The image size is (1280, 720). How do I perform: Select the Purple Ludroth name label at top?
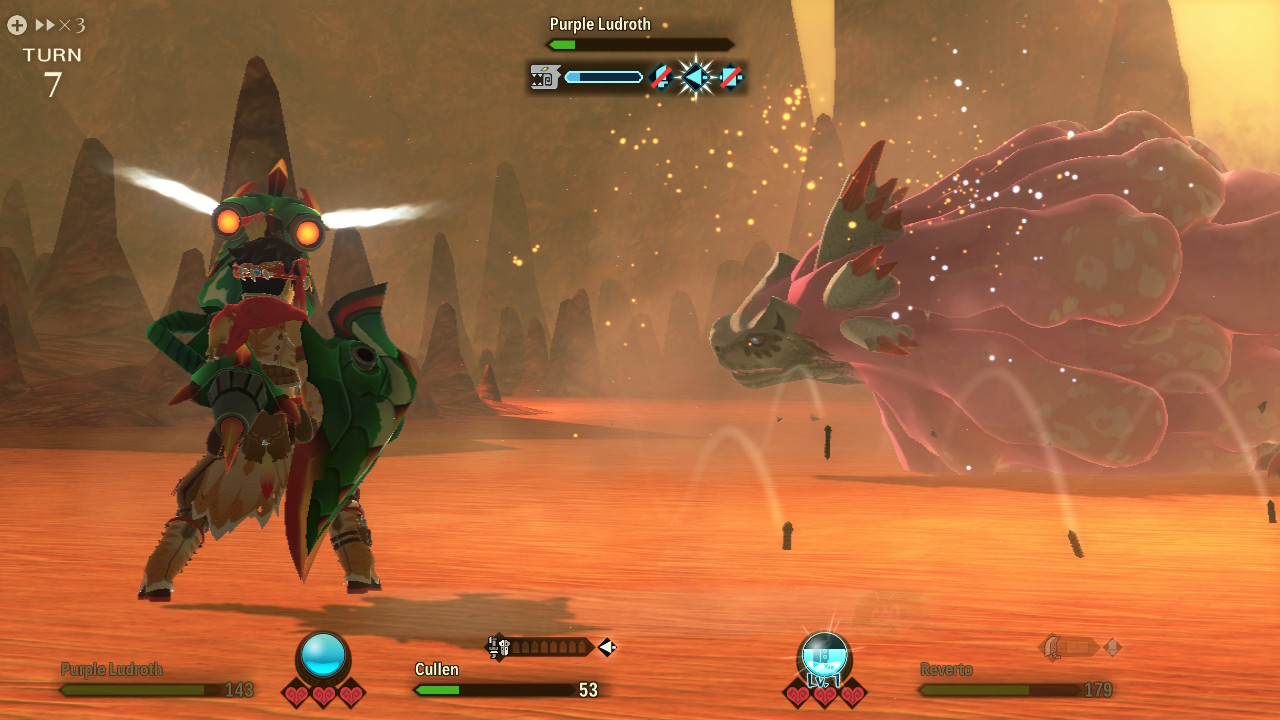click(x=601, y=23)
